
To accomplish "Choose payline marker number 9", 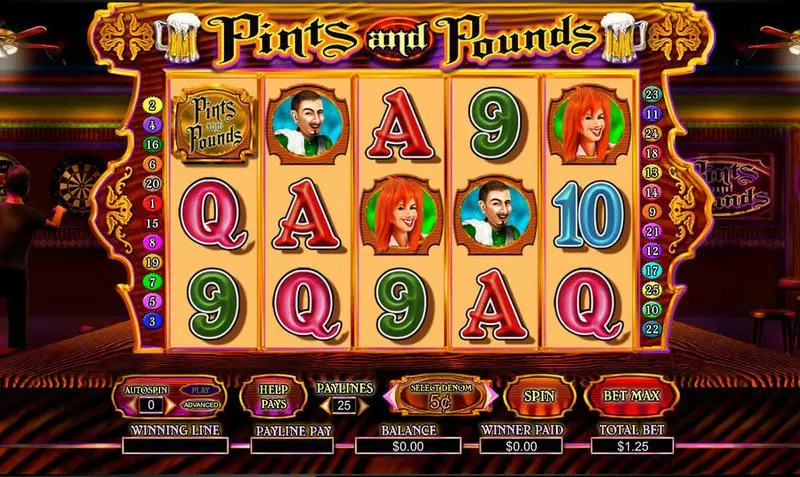I will click(650, 211).
